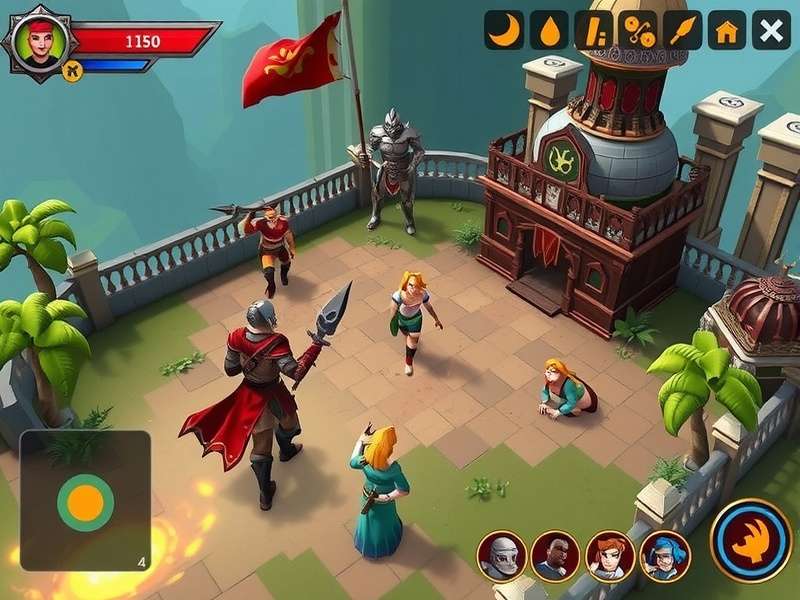
Task: Tap the virtual joystick orange knob
Action: [85, 501]
